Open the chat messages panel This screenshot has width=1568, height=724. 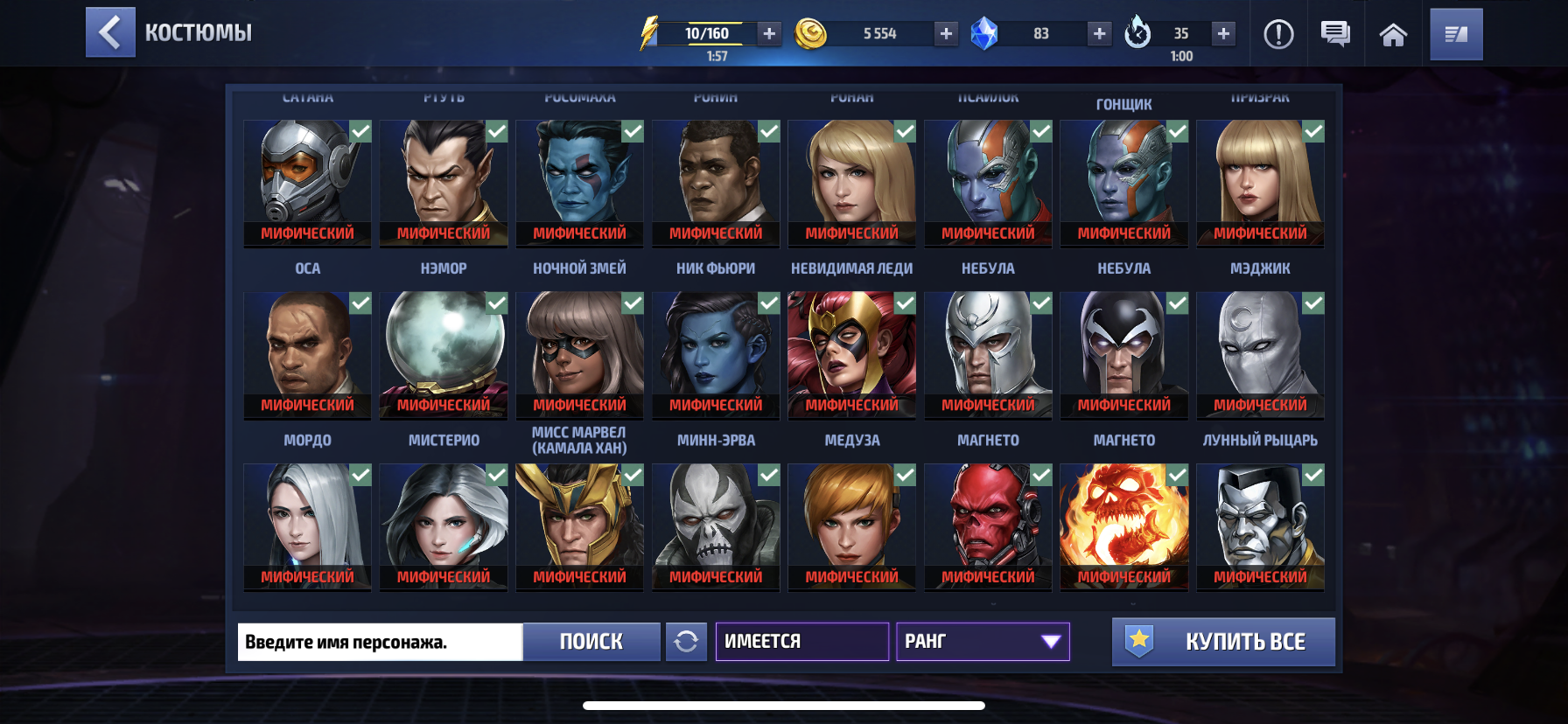[x=1334, y=33]
